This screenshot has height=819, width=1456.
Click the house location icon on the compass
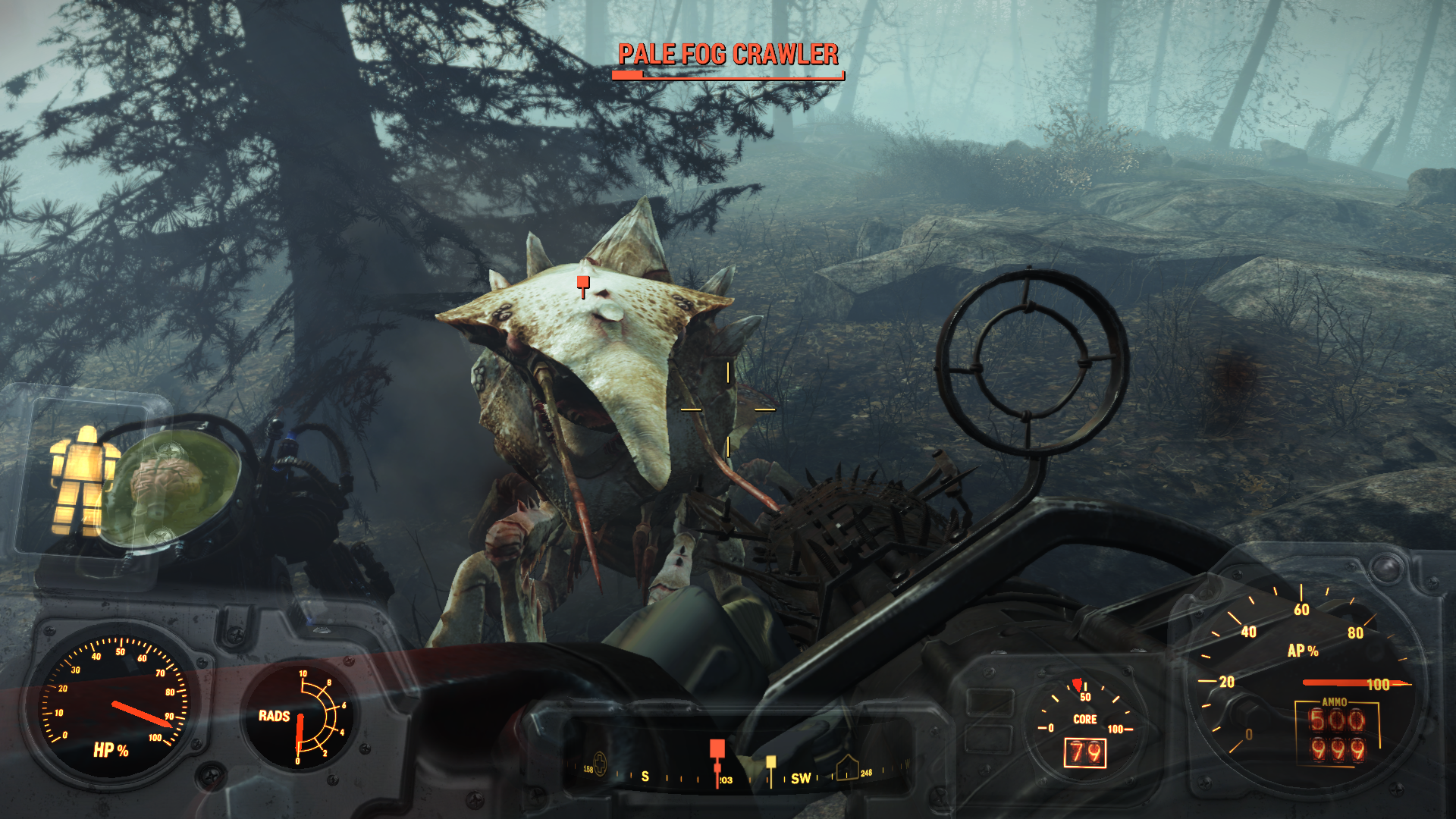click(847, 769)
